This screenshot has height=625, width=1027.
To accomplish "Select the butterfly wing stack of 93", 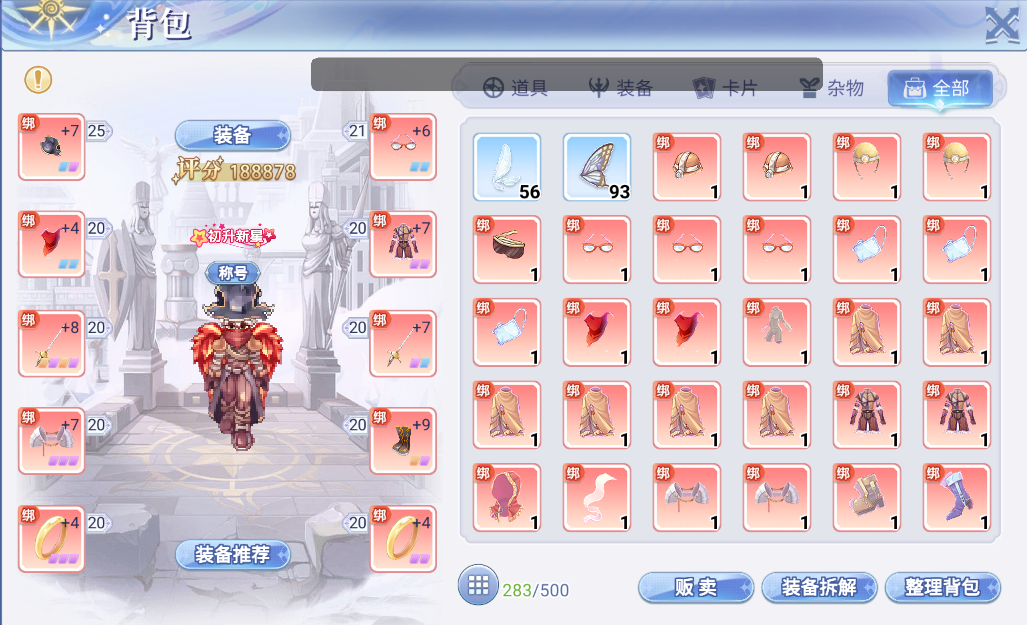I will 597,167.
